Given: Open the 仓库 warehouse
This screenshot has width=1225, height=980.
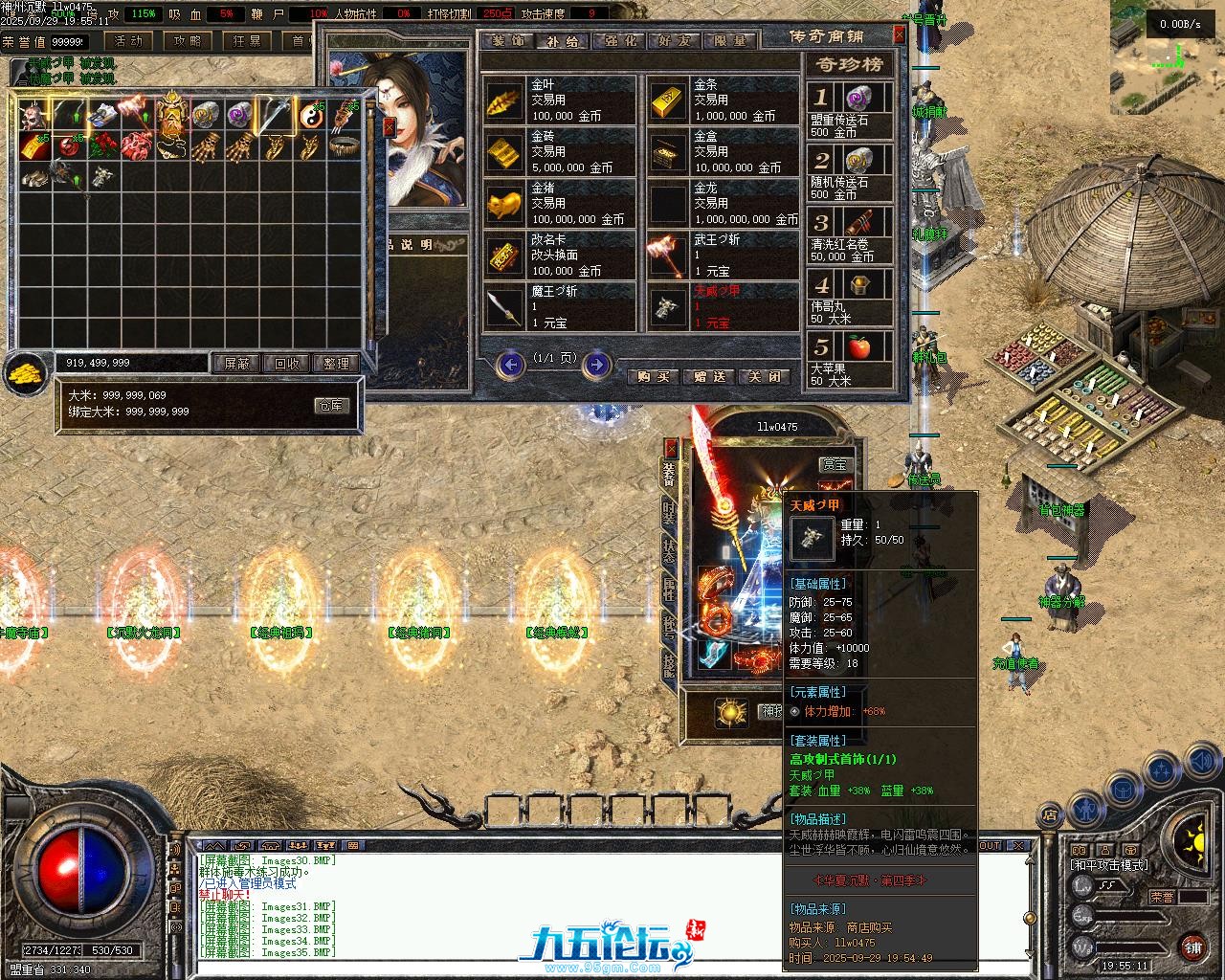Looking at the screenshot, I should coord(331,405).
